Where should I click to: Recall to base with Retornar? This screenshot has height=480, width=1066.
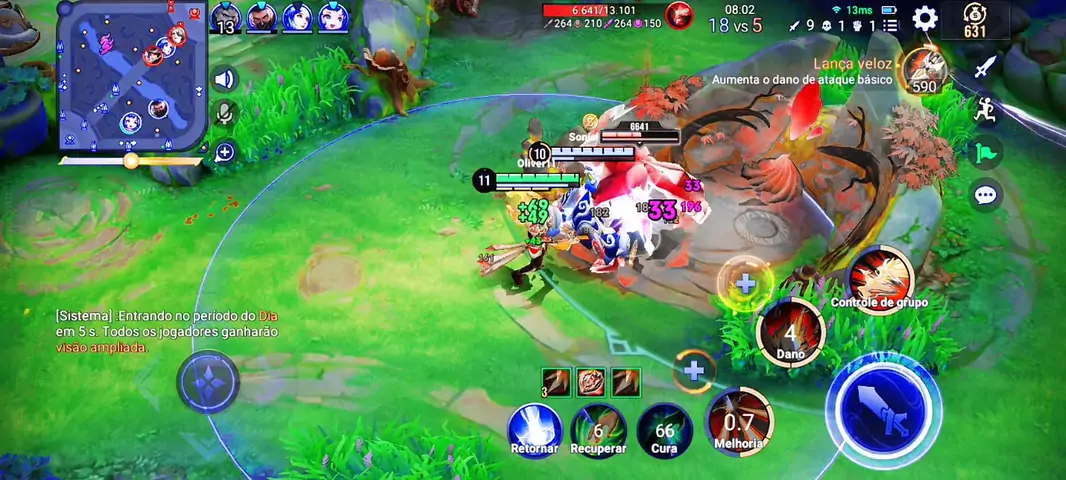point(534,430)
